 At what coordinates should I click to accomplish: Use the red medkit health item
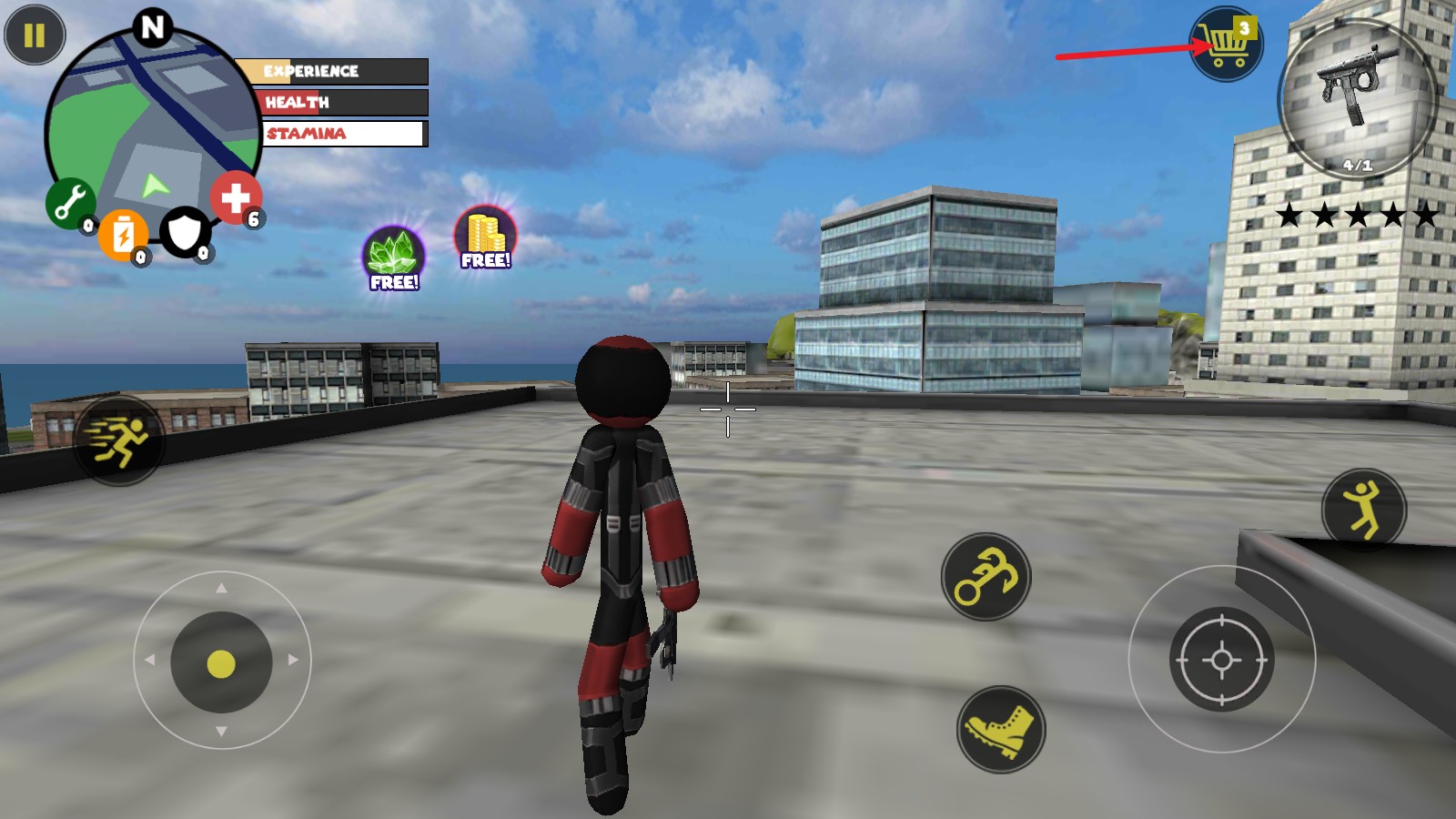coord(236,197)
